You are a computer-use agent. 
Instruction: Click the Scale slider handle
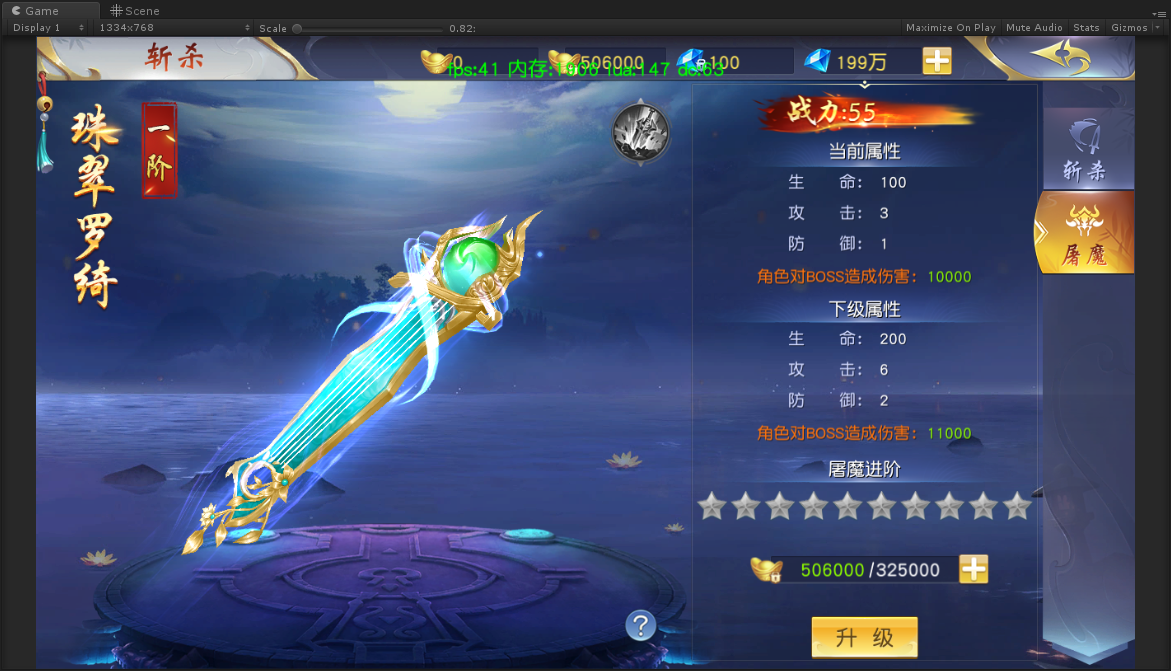point(297,28)
